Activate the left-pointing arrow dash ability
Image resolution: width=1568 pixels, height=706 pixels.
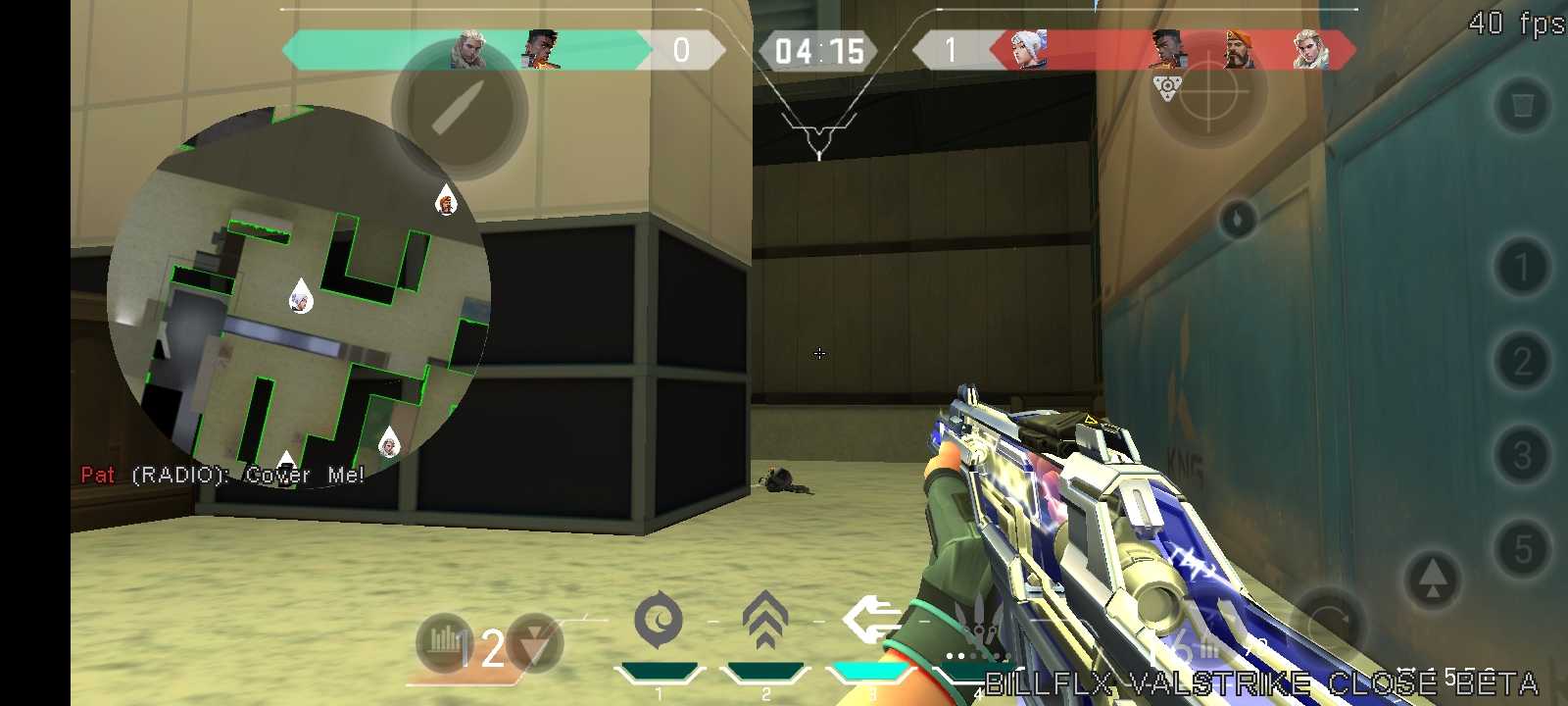(x=871, y=620)
